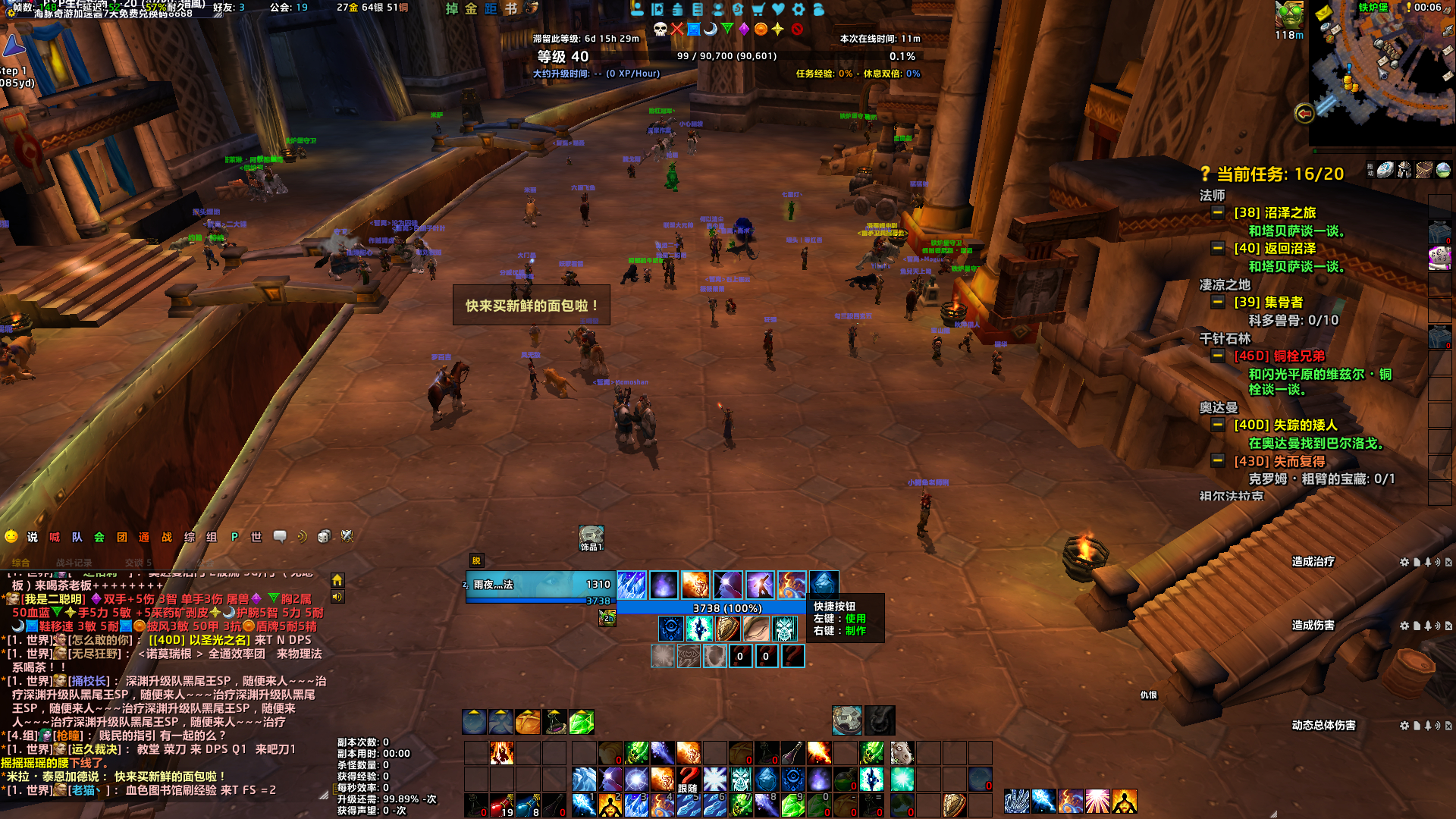The height and width of the screenshot is (819, 1456).
Task: Use the 饰品1 trinket button
Action: [x=591, y=537]
